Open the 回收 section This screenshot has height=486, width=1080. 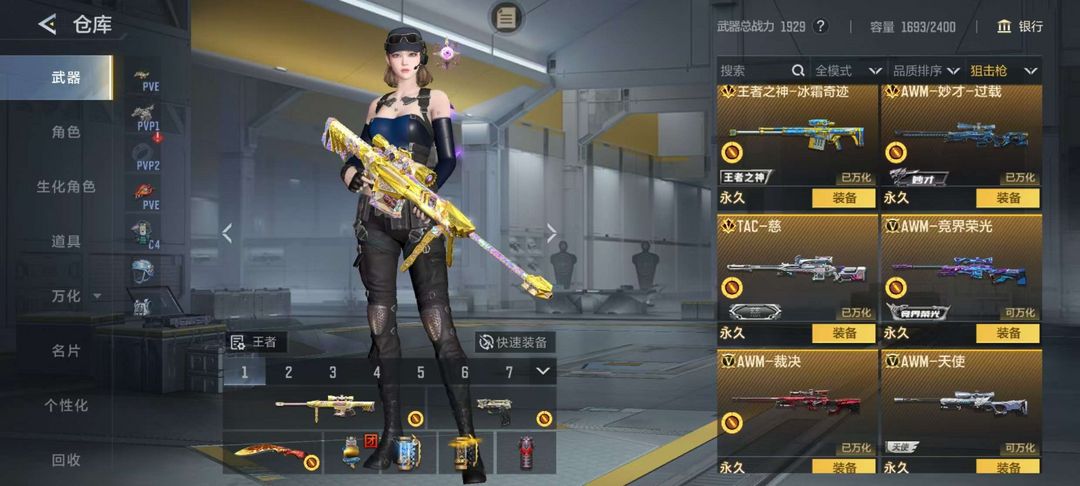pos(66,460)
